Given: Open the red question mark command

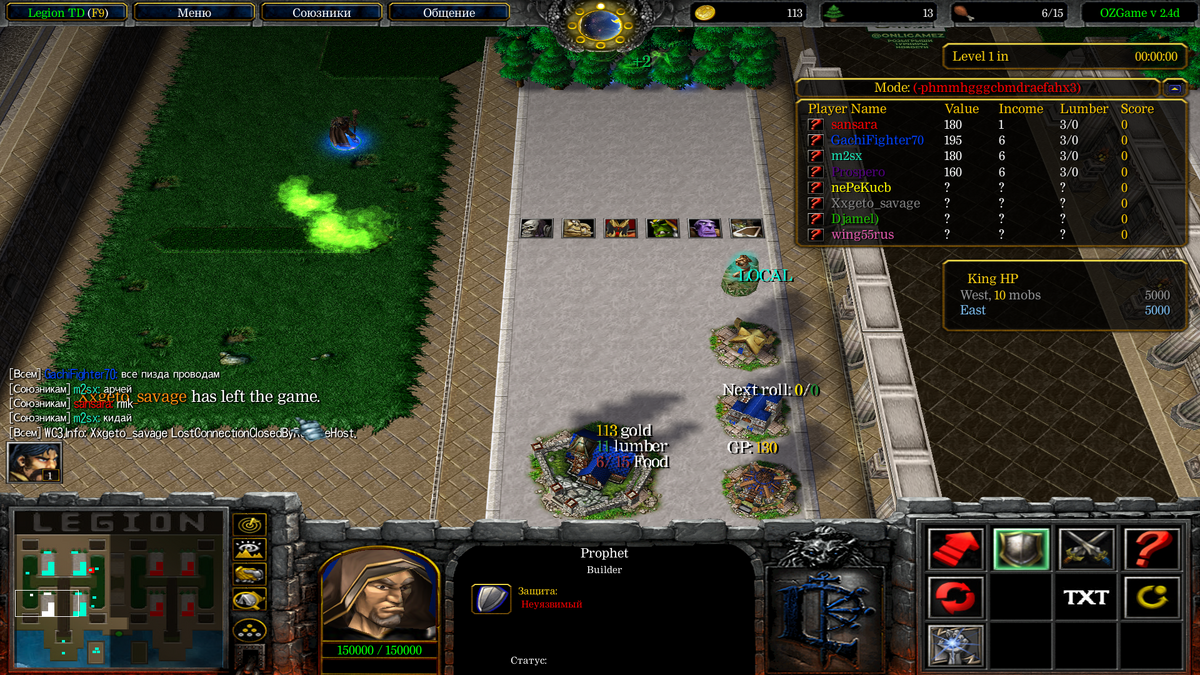Looking at the screenshot, I should (1151, 548).
